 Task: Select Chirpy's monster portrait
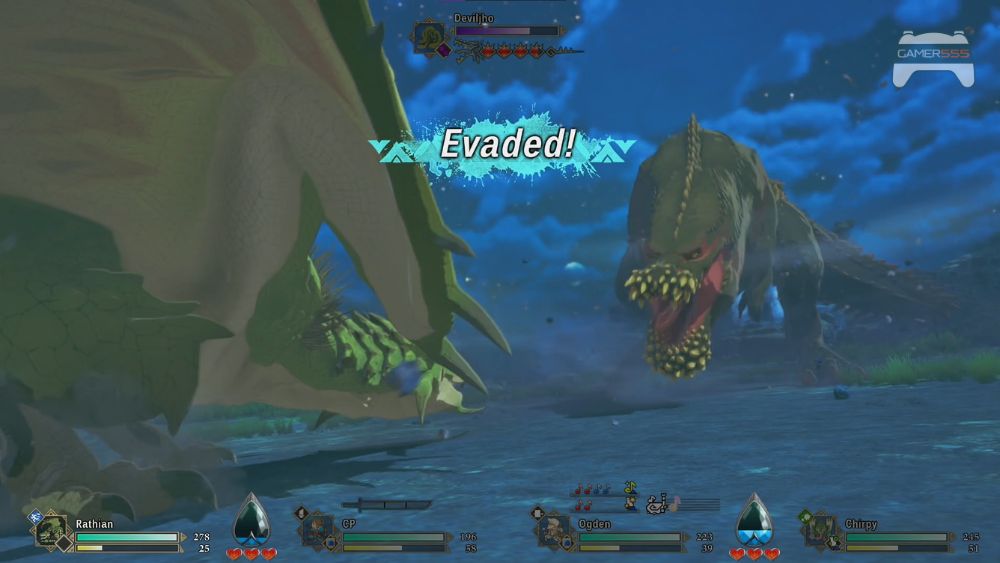[822, 530]
